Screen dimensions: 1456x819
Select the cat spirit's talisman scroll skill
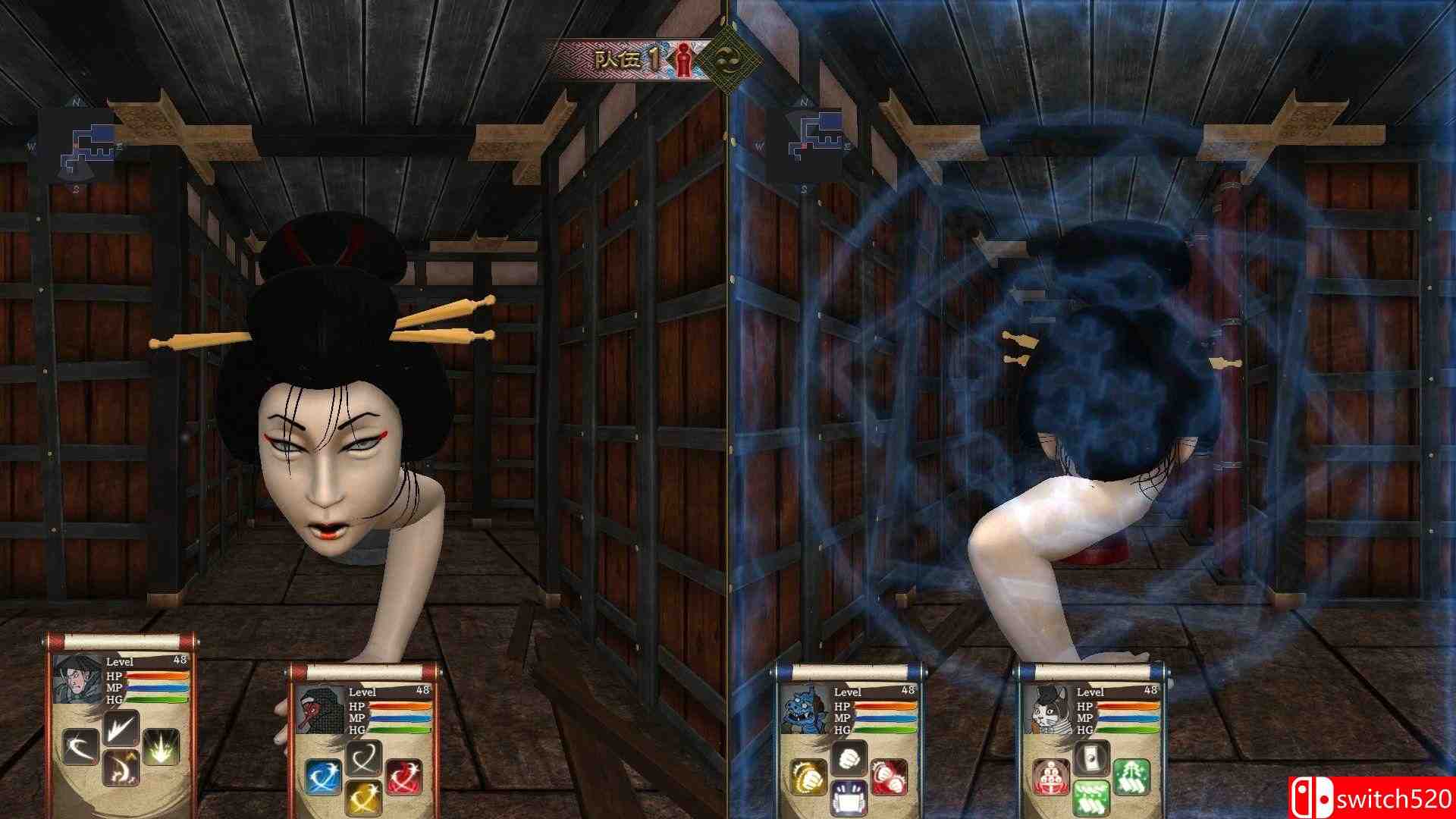click(x=1090, y=758)
